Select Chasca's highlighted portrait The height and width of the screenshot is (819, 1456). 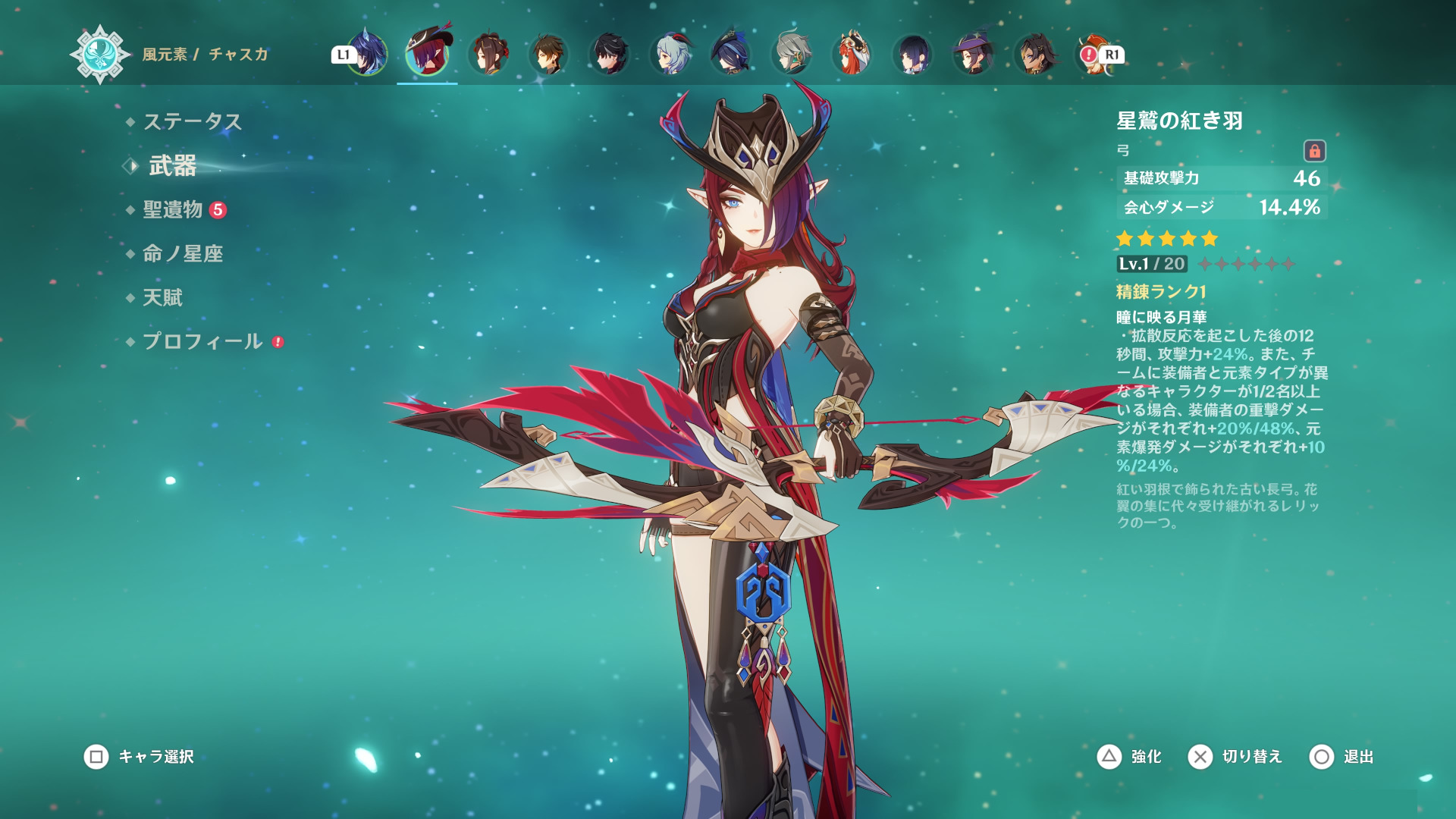(x=427, y=53)
